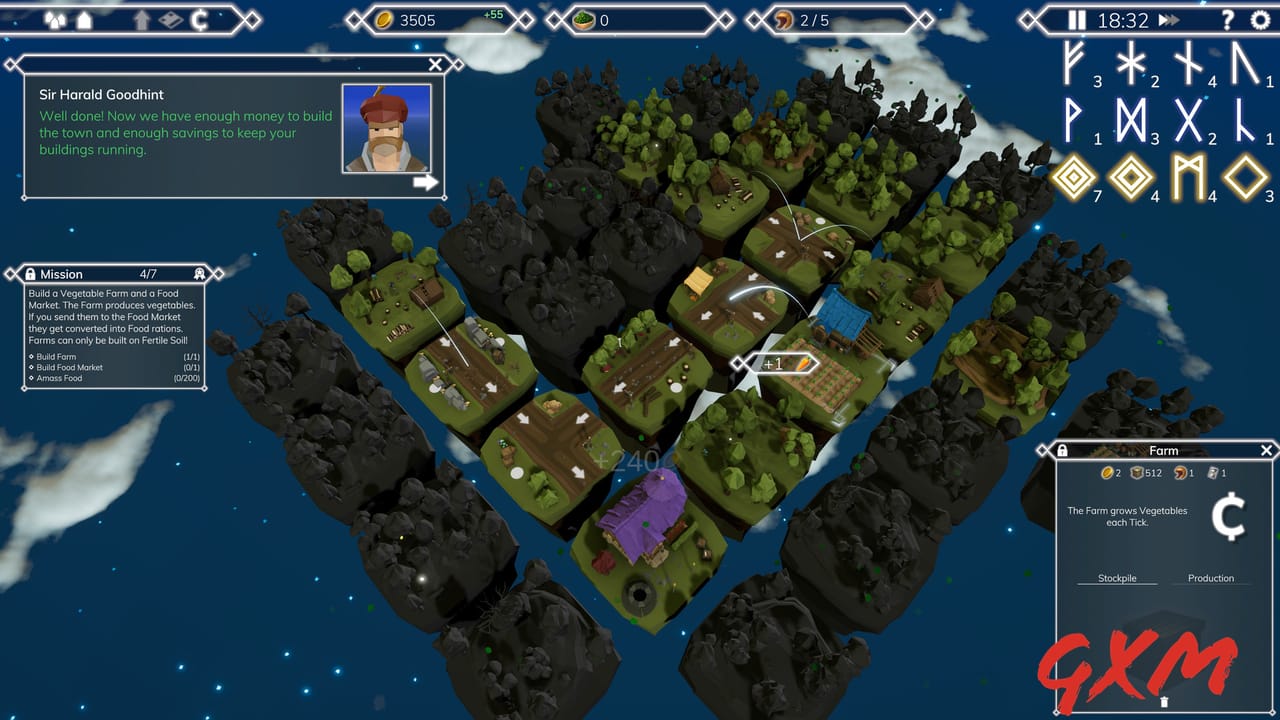Select the multiple huts building icon
Image resolution: width=1280 pixels, height=720 pixels.
(55, 19)
